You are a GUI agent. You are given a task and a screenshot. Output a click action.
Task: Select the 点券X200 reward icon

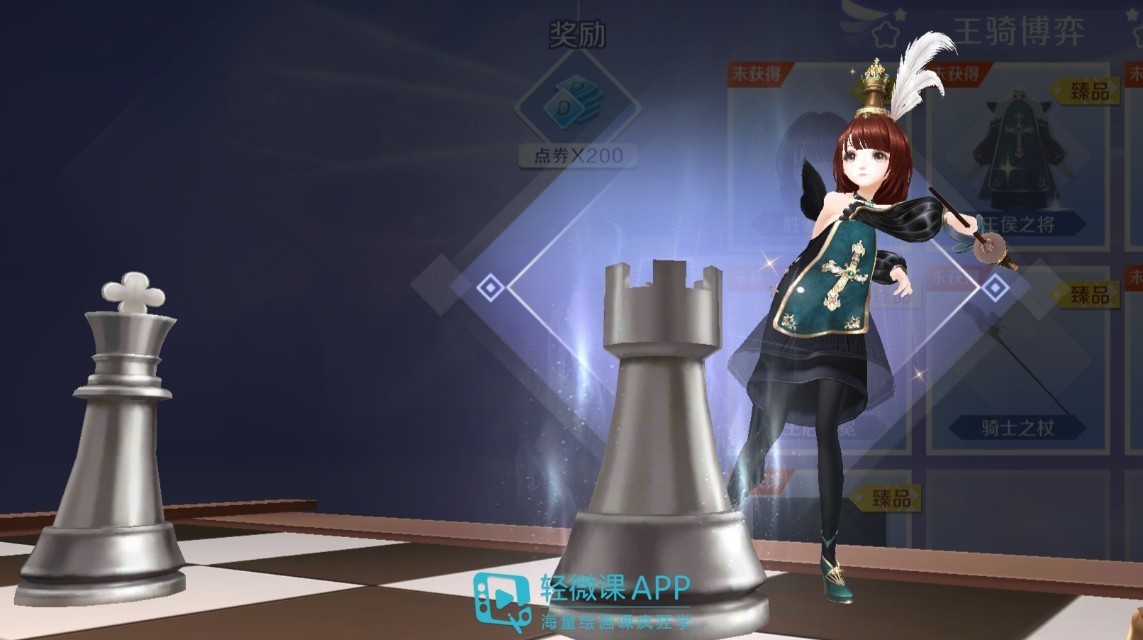coord(577,104)
